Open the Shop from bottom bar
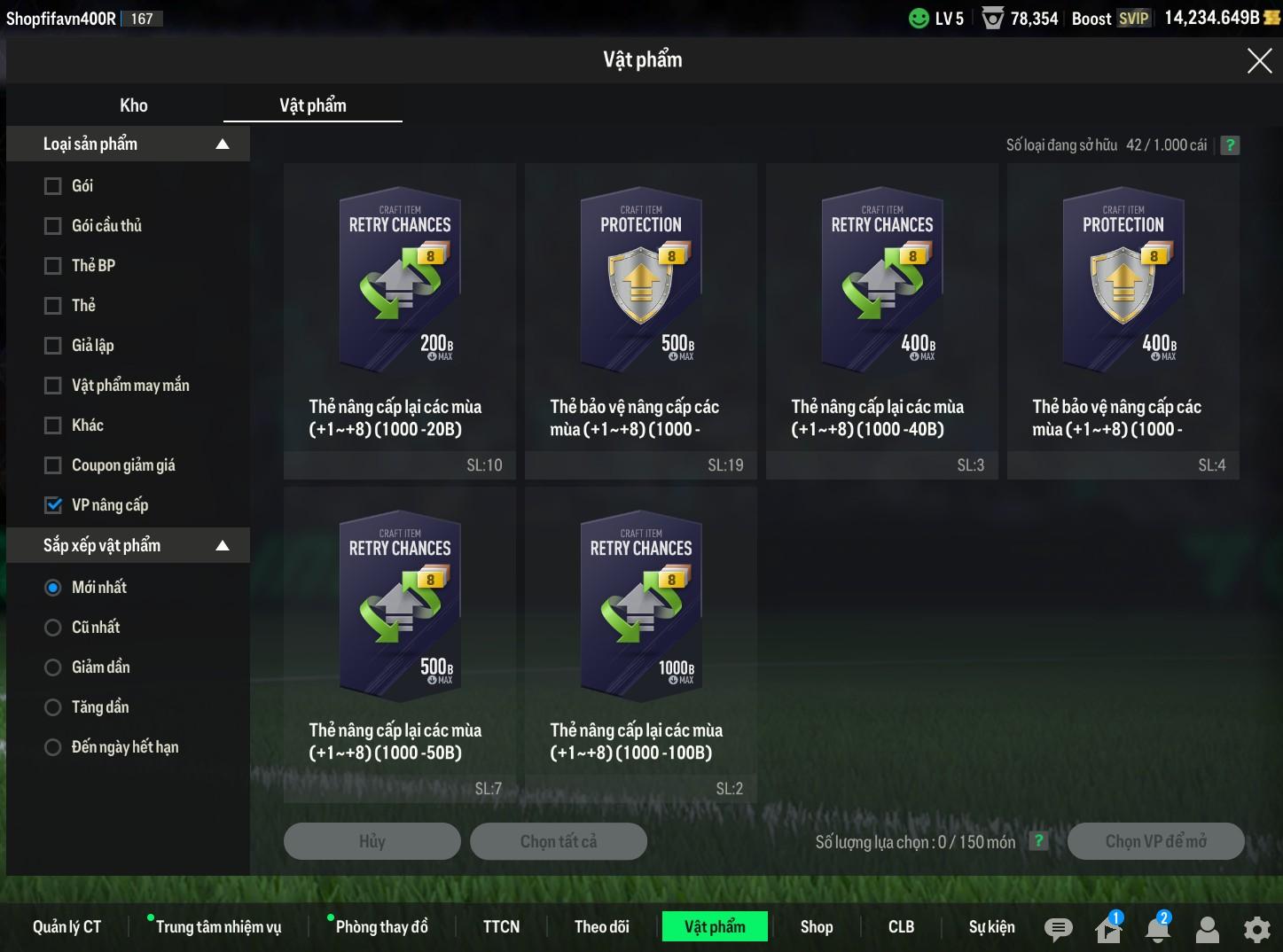The height and width of the screenshot is (952, 1283). pos(817,927)
